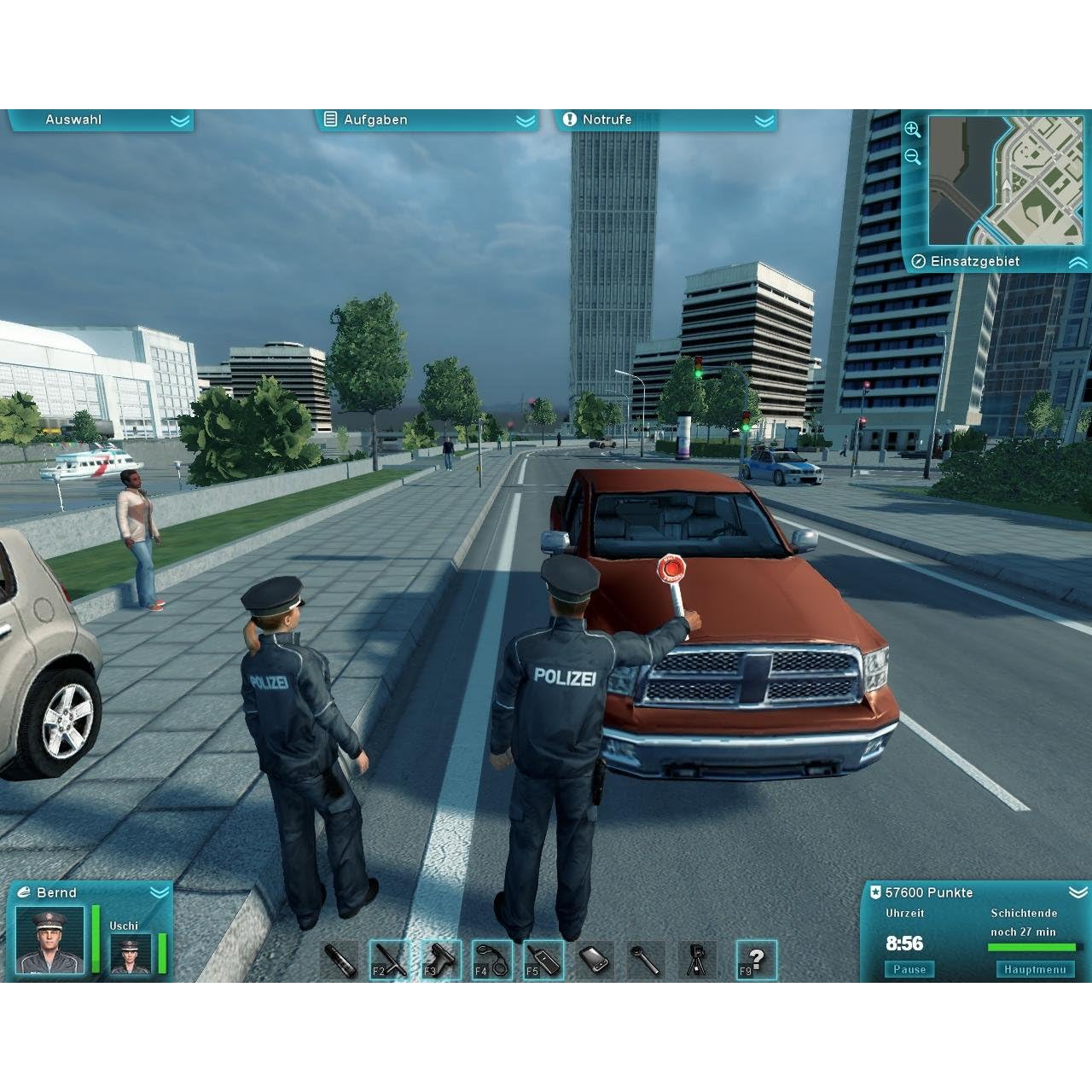Show the Notrufe emergency calls panel
The height and width of the screenshot is (1092, 1092).
(x=665, y=120)
